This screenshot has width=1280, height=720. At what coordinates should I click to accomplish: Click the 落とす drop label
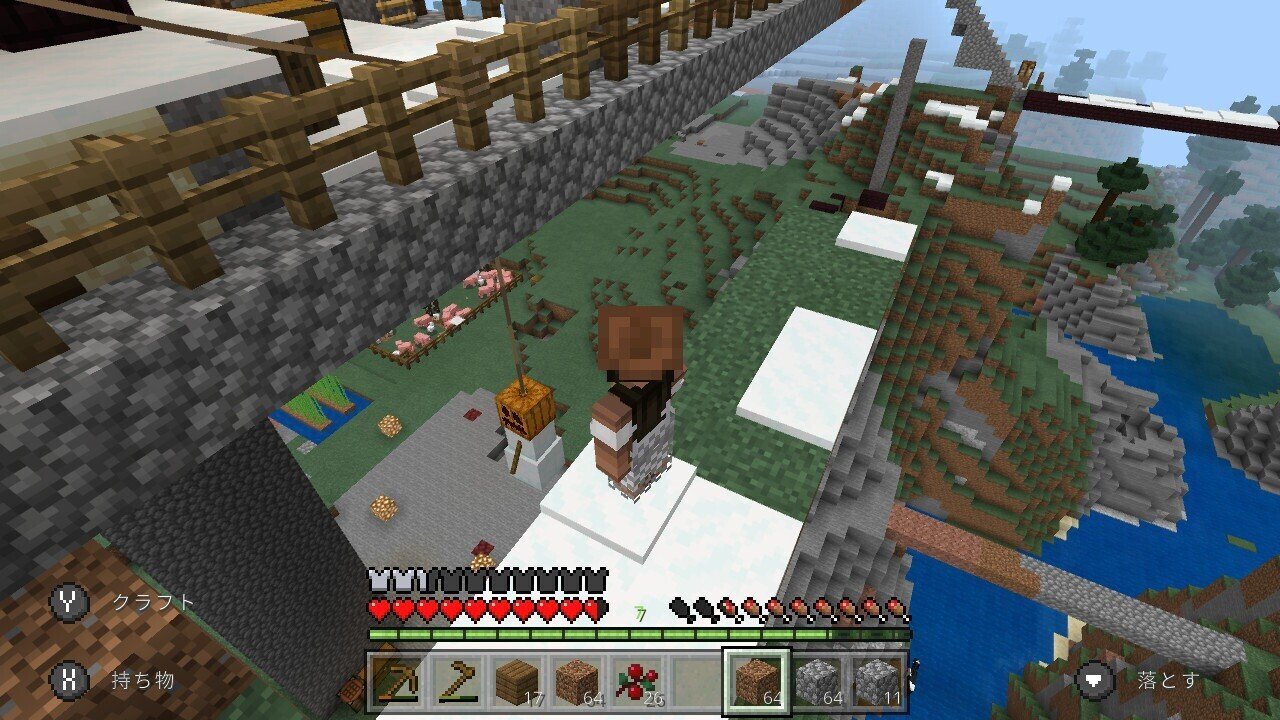[x=1169, y=679]
